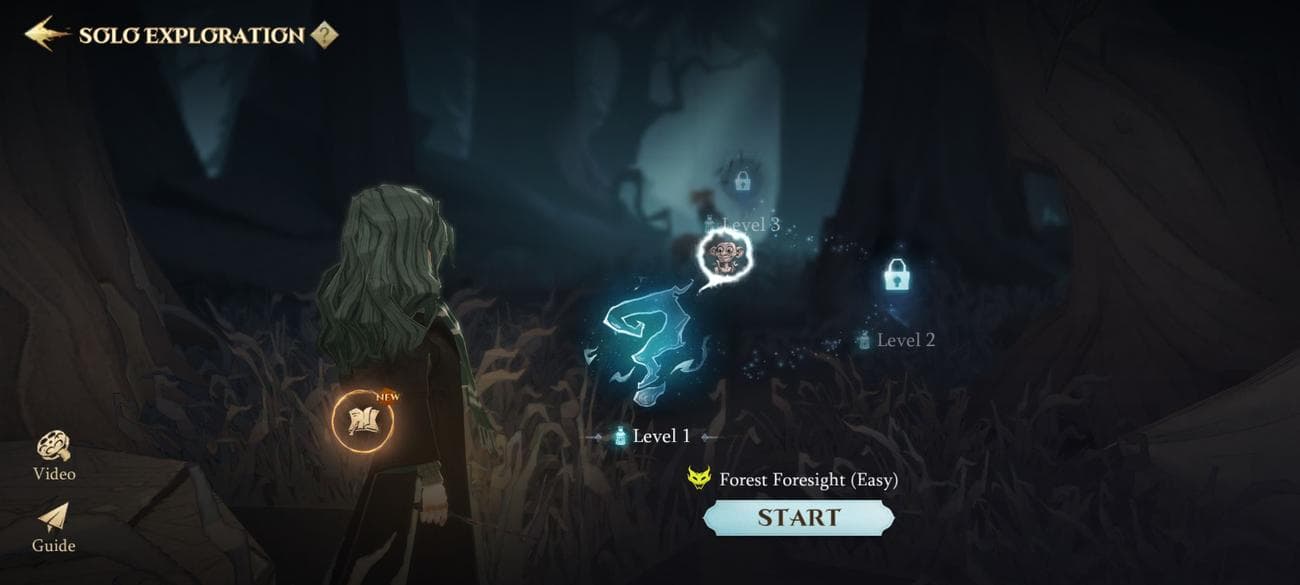Go back using the golden arrow
The height and width of the screenshot is (585, 1300).
(x=46, y=34)
